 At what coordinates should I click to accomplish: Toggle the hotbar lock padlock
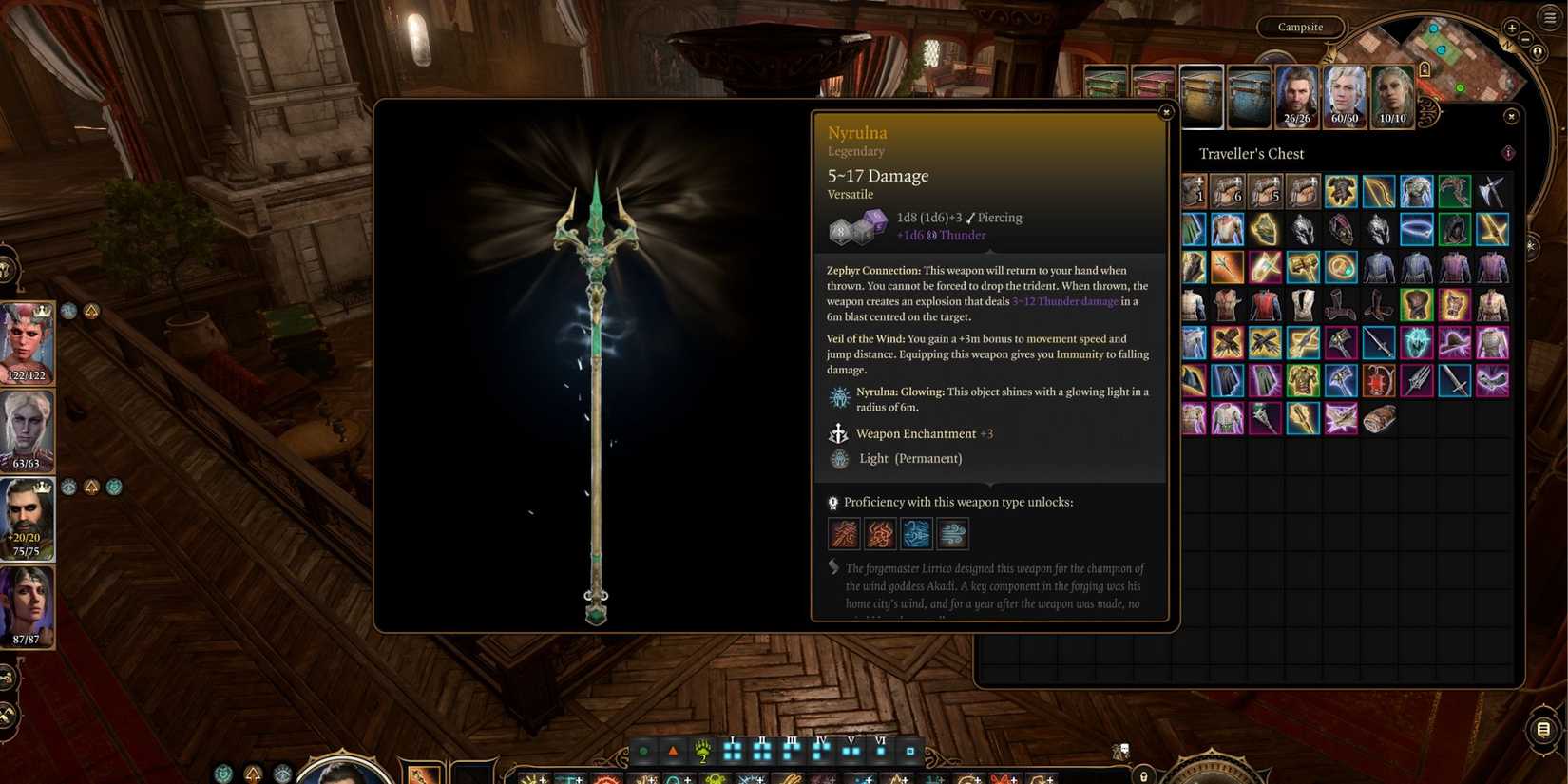click(1144, 776)
